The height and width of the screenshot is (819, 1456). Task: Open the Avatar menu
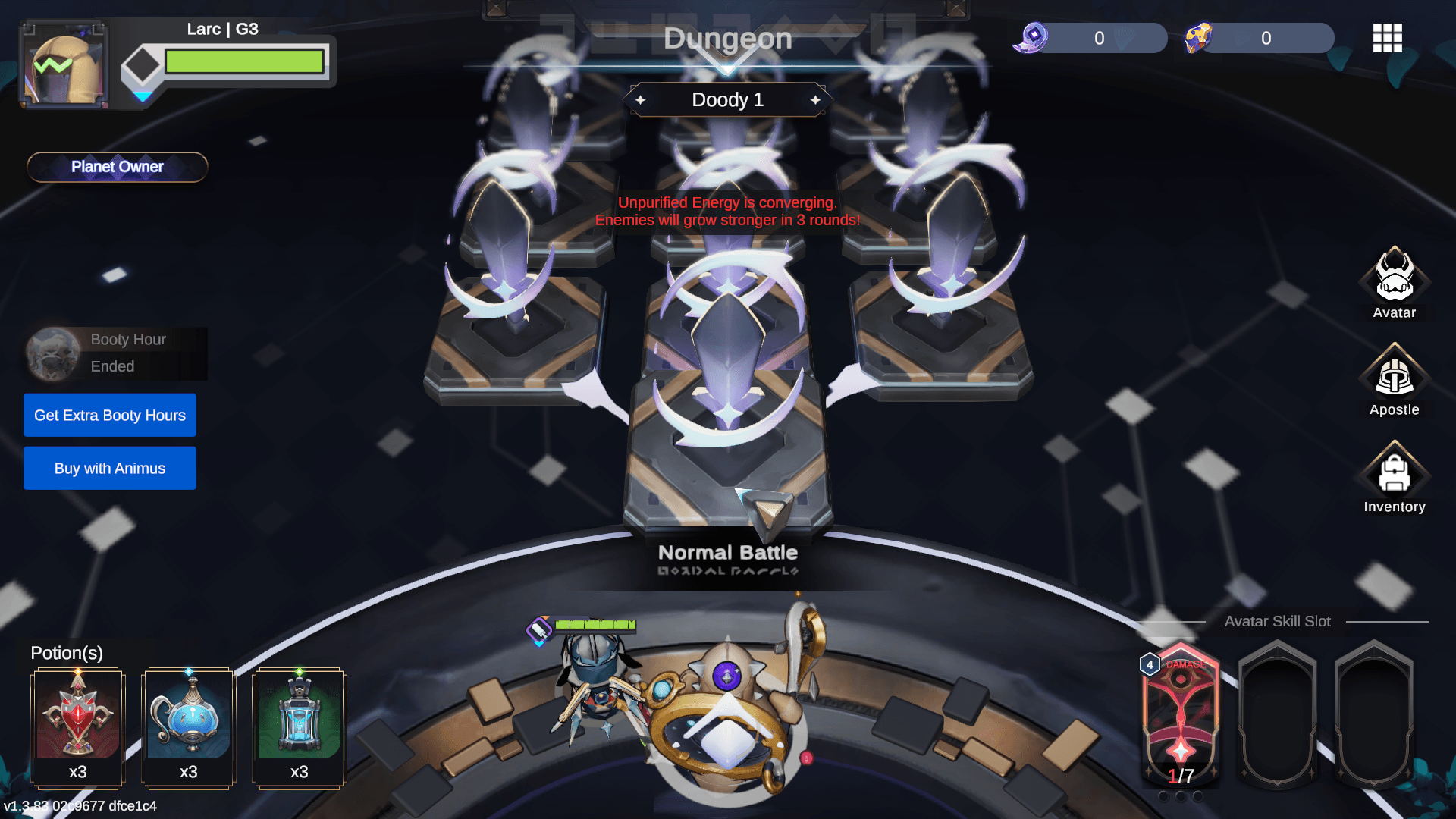coord(1394,282)
